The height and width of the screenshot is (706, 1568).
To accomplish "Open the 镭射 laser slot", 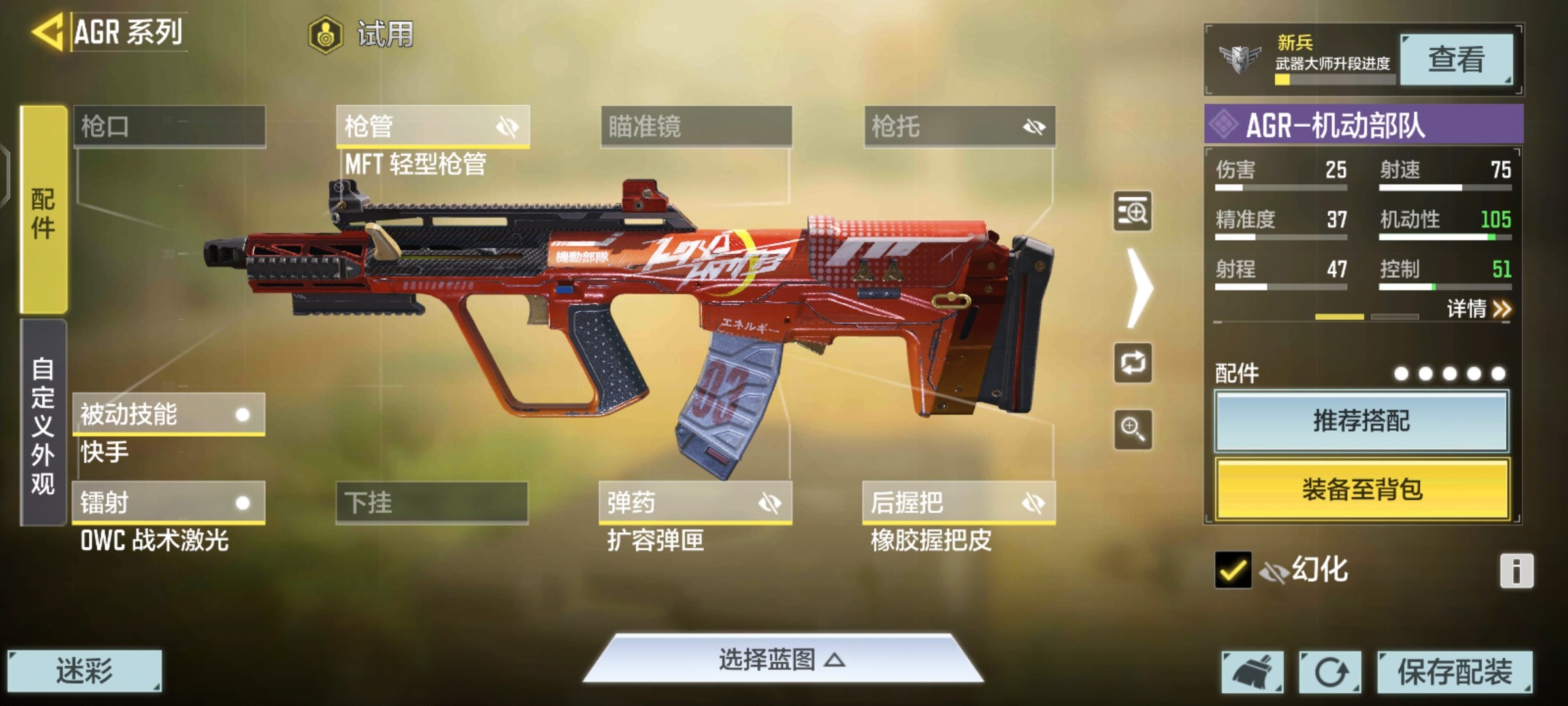I will tap(168, 503).
